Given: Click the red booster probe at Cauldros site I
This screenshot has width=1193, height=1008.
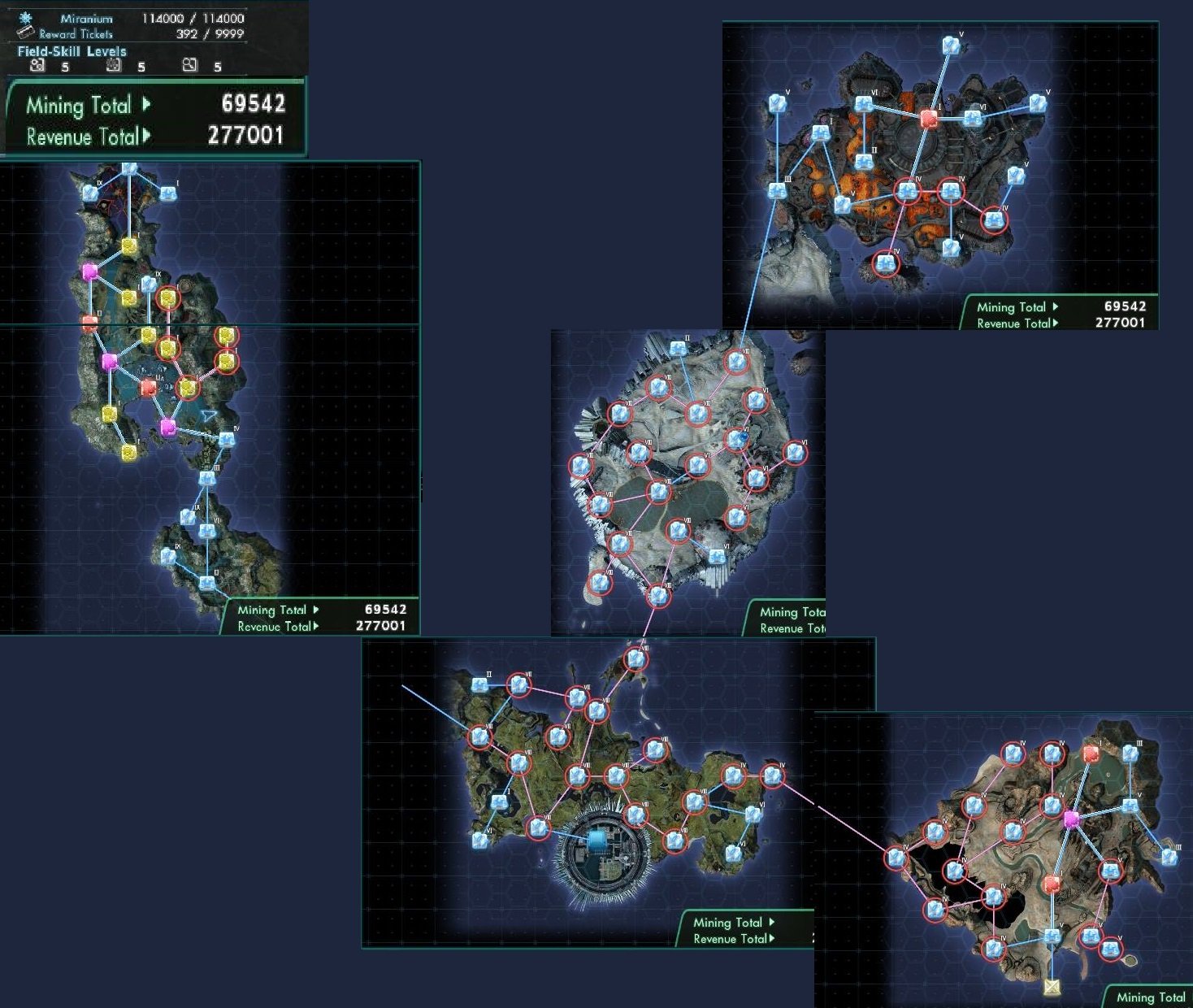Looking at the screenshot, I should coord(928,117).
